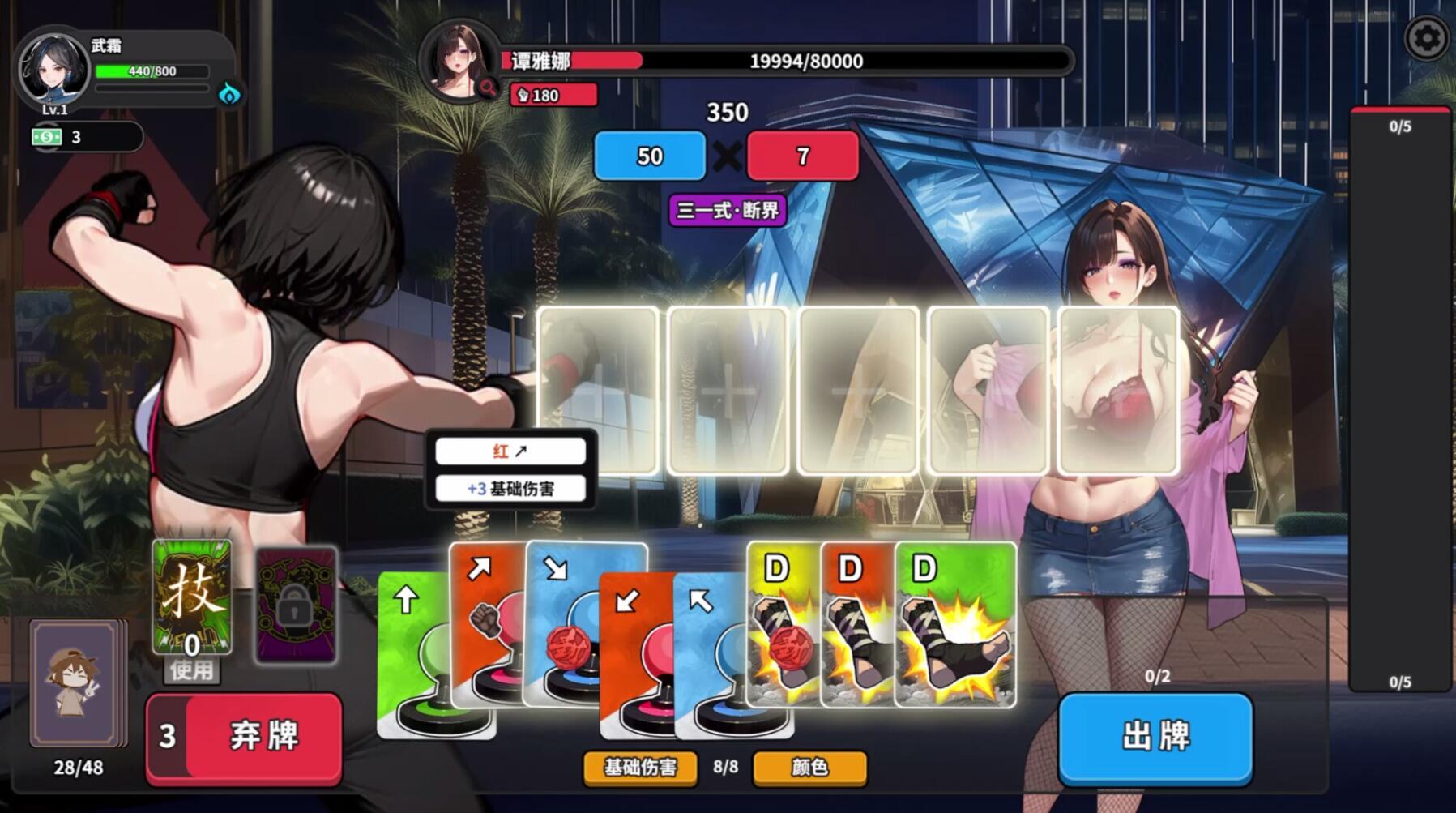
Task: Open the +3 基础伤害 tooltip entry
Action: click(x=510, y=488)
